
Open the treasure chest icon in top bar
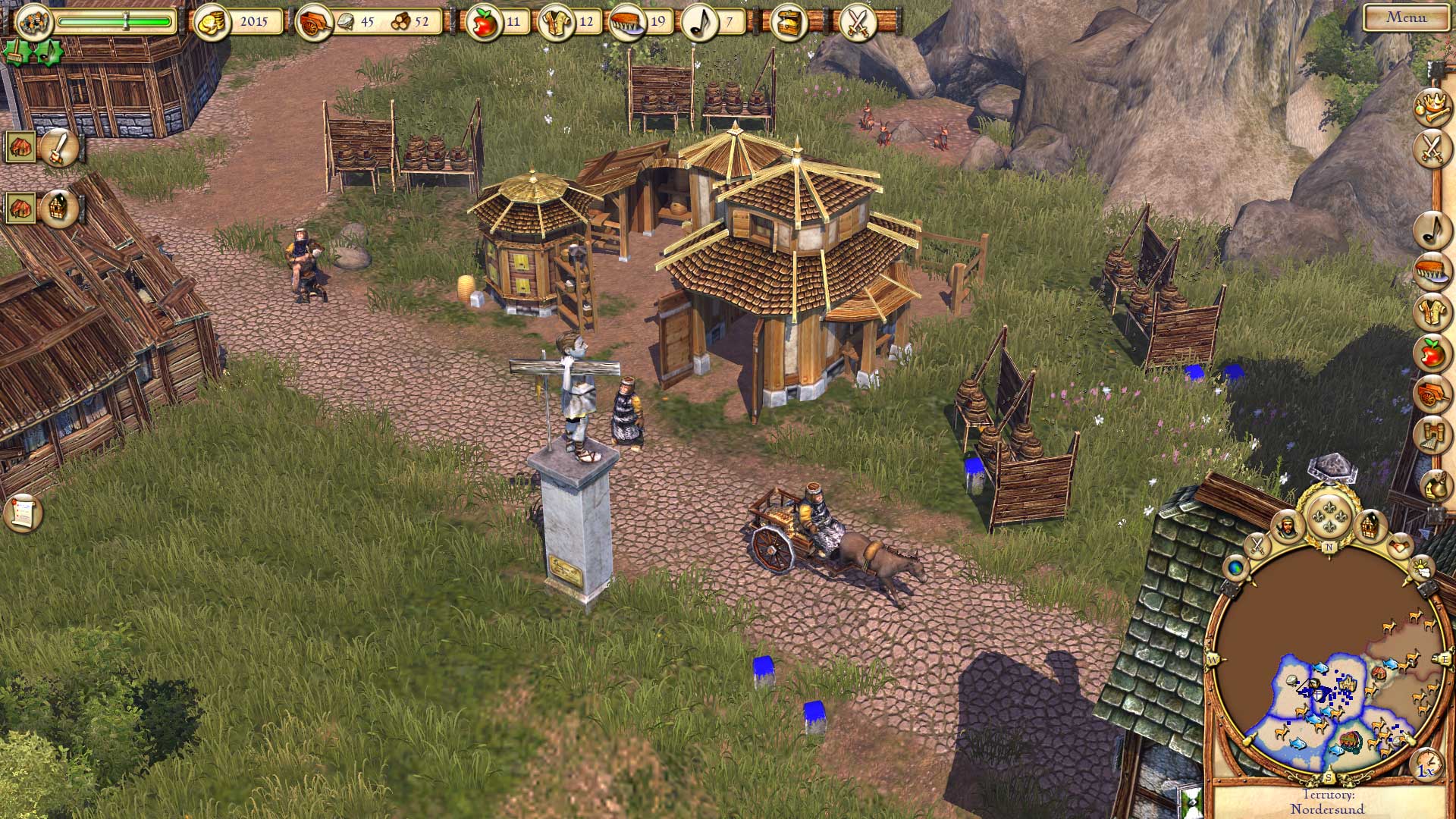pyautogui.click(x=788, y=23)
